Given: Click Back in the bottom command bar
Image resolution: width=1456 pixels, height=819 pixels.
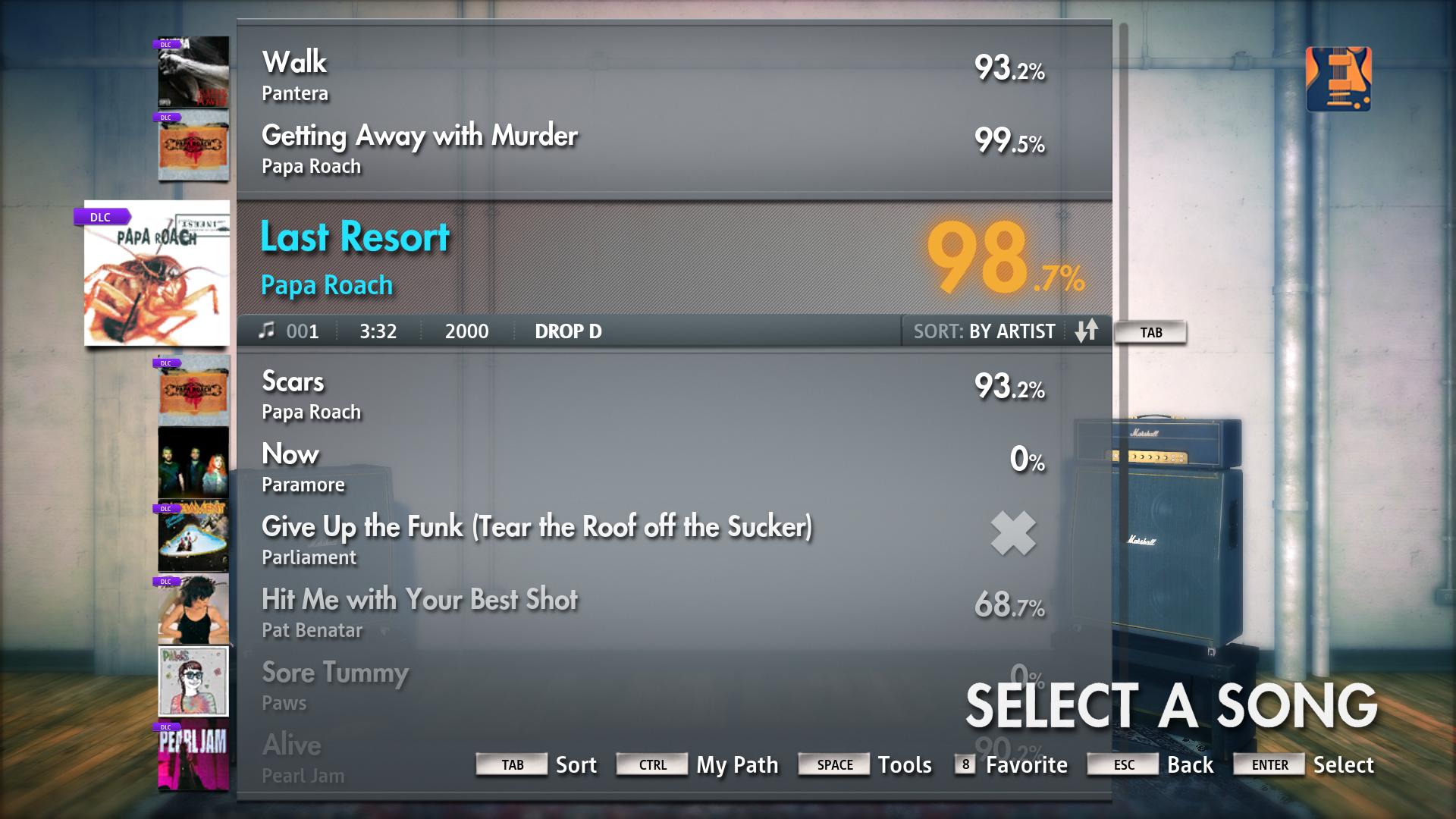Looking at the screenshot, I should [1192, 766].
